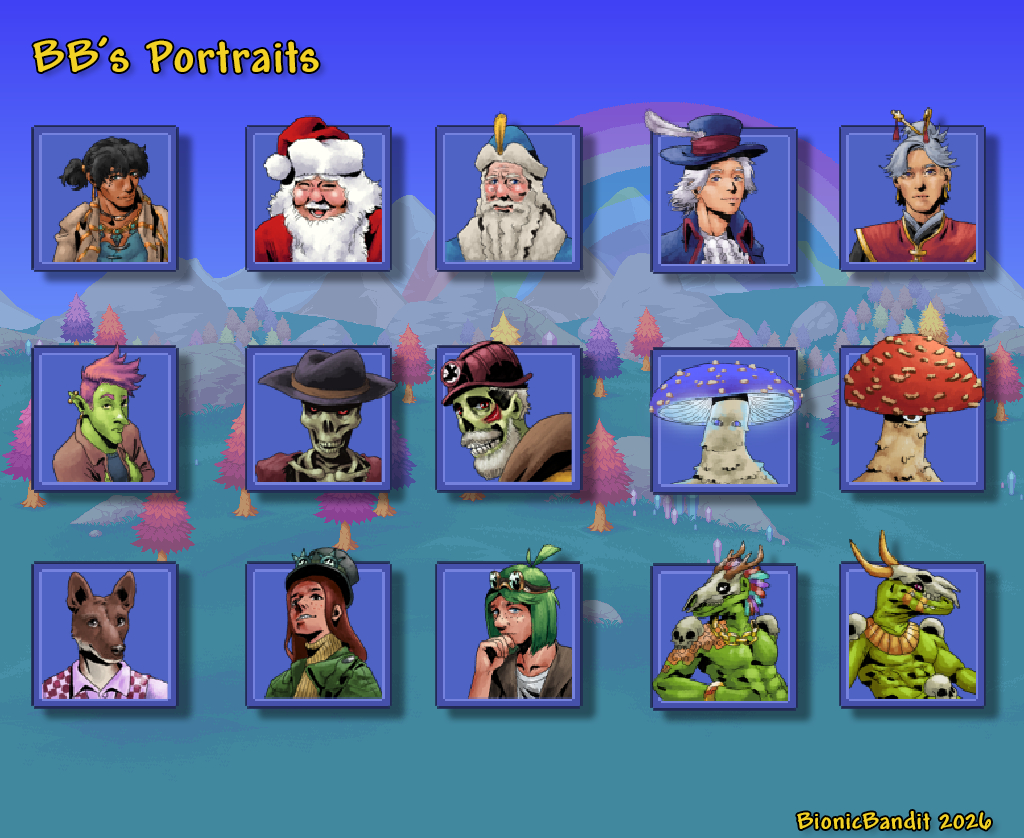Choose the Santa Claus portrait
Screen dimensions: 1024x838
(318, 198)
